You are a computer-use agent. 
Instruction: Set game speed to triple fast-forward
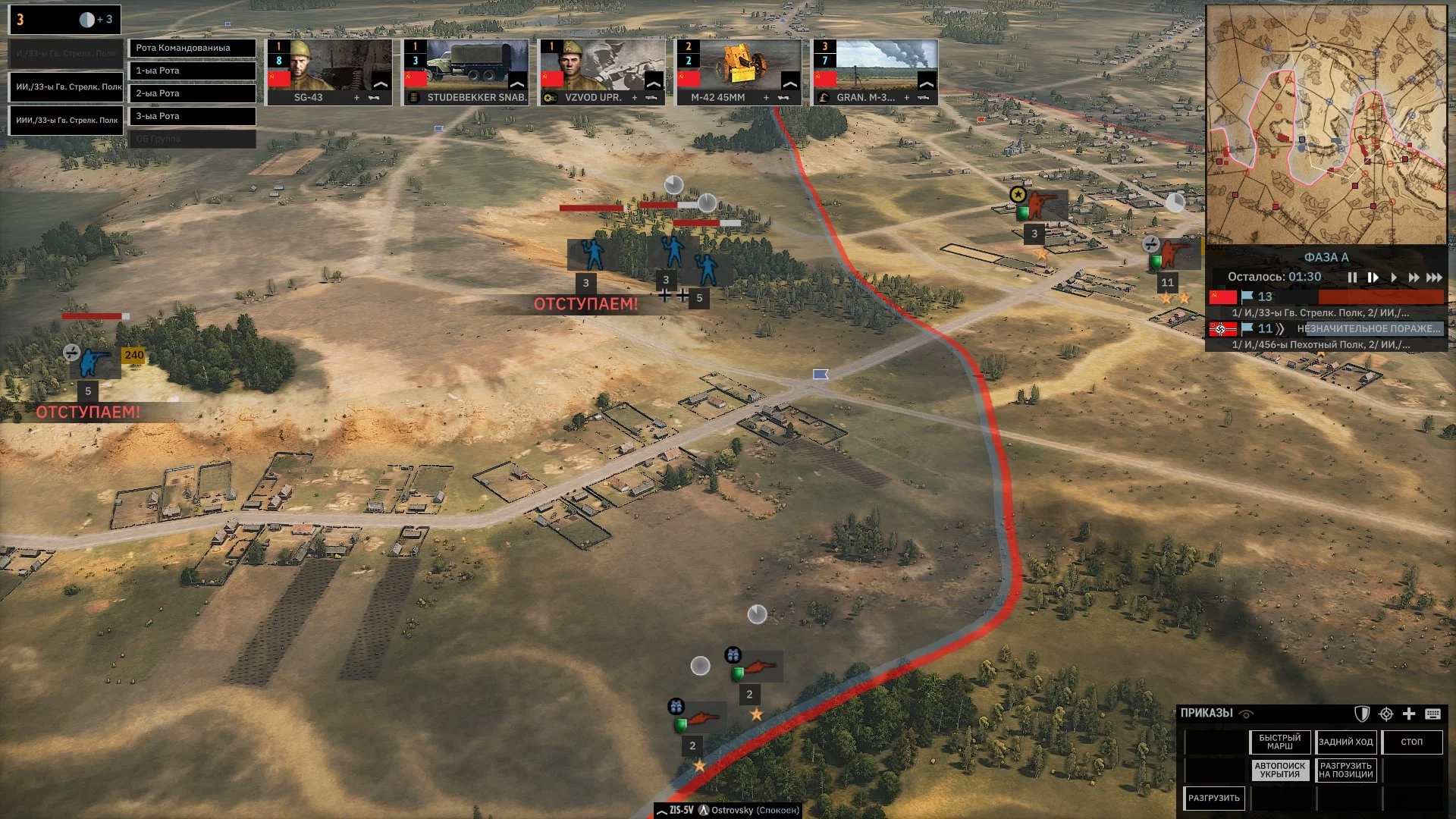[1434, 278]
